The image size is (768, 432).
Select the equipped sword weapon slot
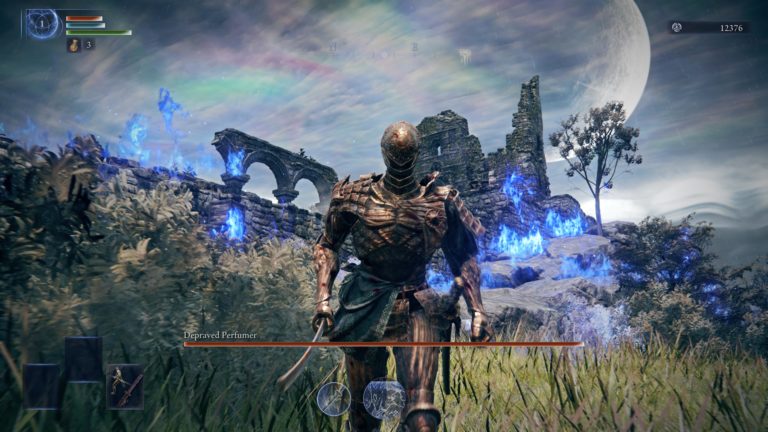(125, 384)
